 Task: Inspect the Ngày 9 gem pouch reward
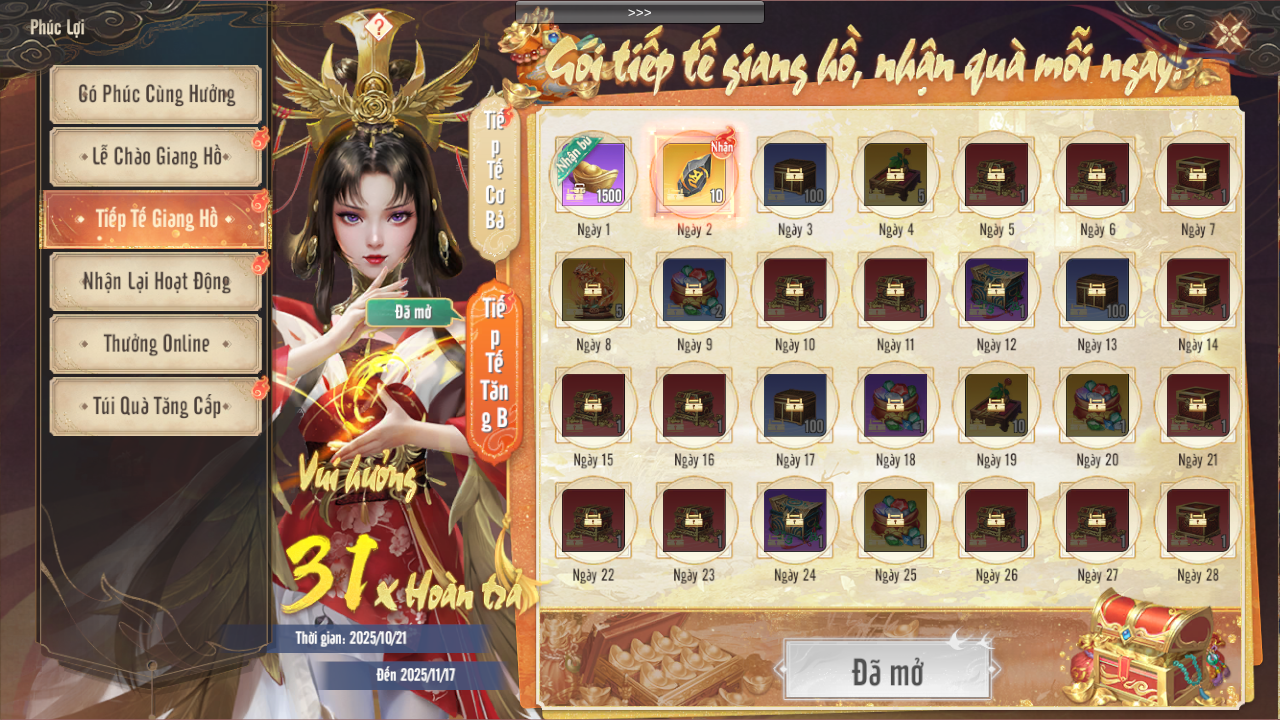tap(694, 289)
